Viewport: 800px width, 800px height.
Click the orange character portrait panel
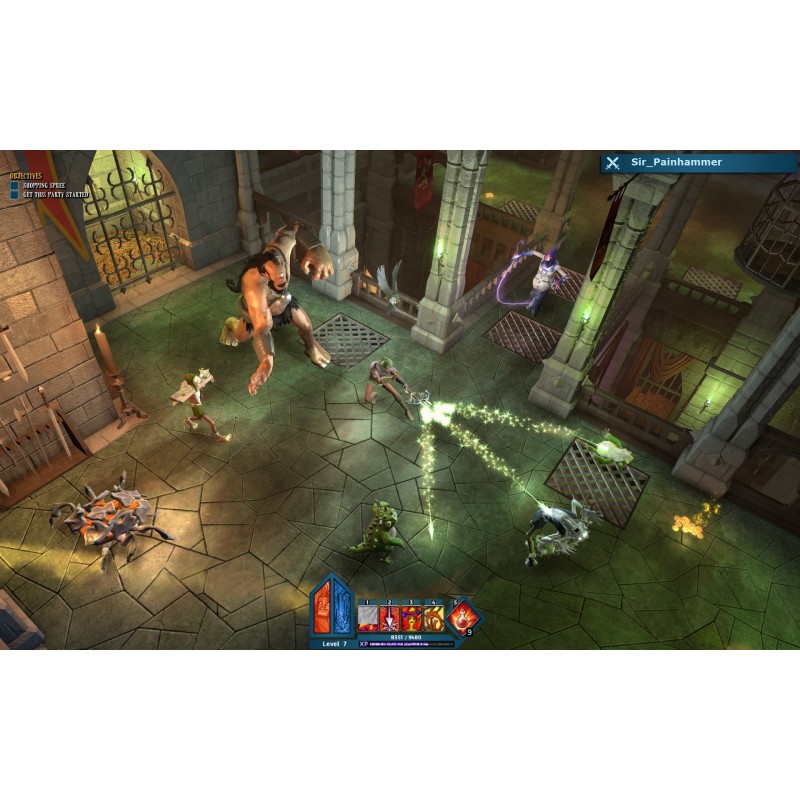coord(323,607)
